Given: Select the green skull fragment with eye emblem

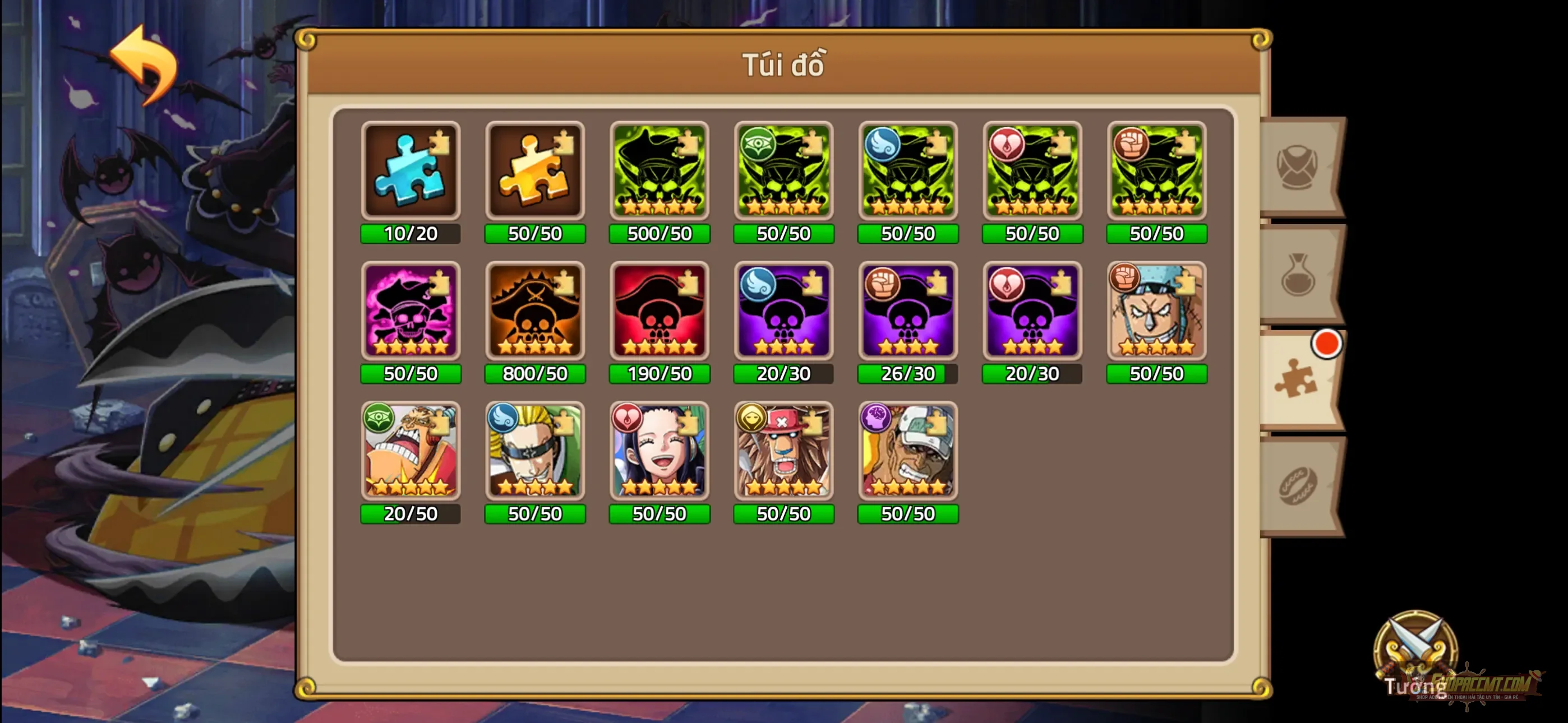Looking at the screenshot, I should (783, 170).
